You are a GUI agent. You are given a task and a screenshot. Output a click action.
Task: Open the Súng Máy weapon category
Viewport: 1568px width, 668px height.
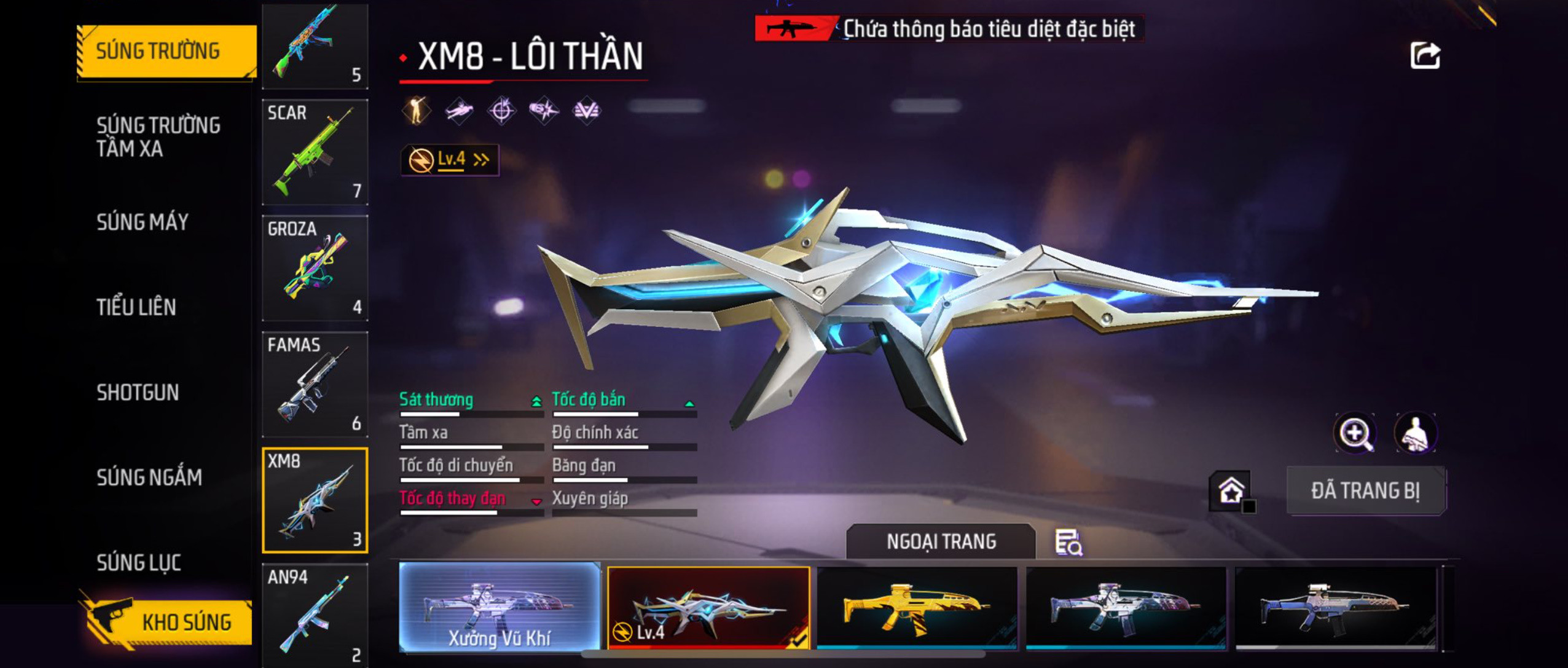(x=143, y=222)
